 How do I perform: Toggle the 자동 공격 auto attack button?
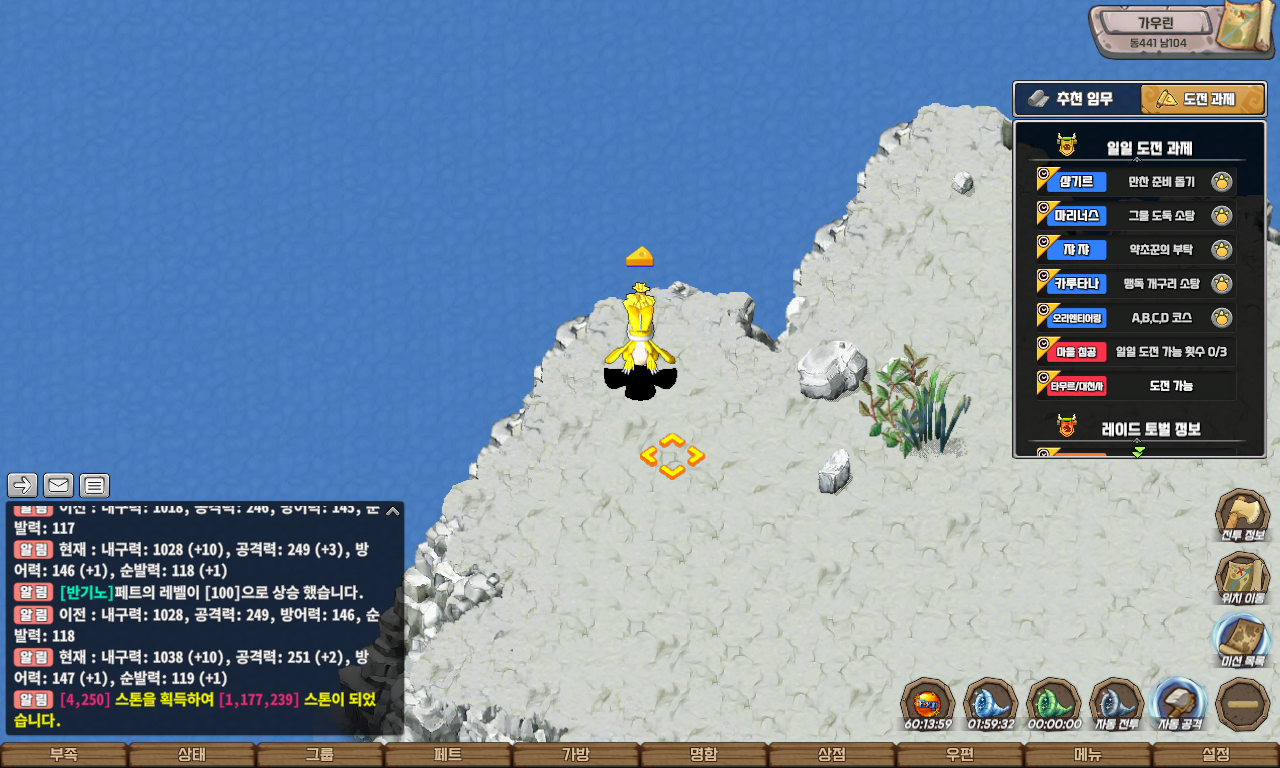(x=1179, y=703)
